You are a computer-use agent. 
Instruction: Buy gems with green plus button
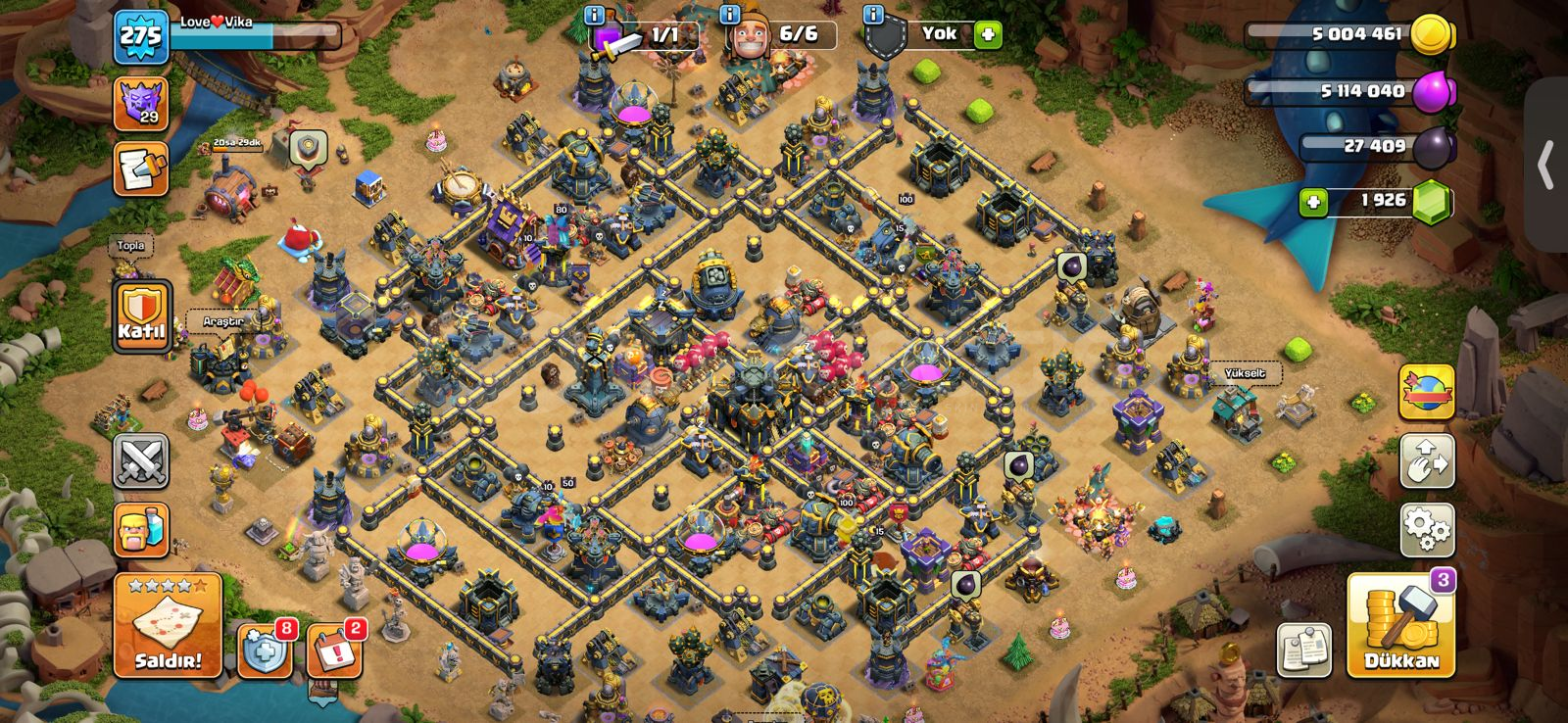pyautogui.click(x=1313, y=202)
